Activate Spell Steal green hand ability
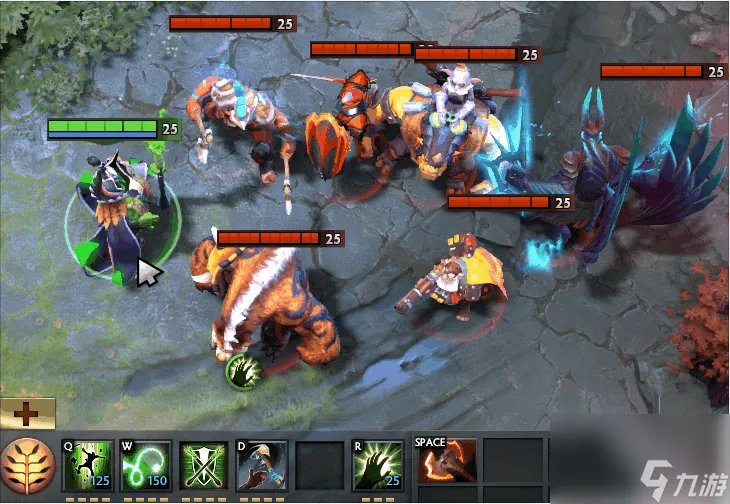 pyautogui.click(x=378, y=466)
